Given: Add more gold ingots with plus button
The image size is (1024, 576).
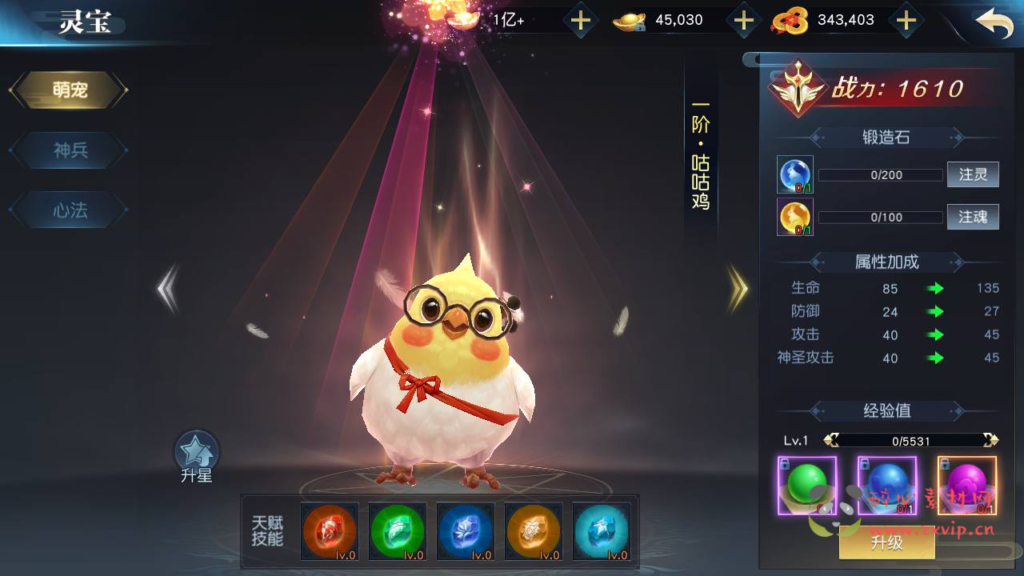Looking at the screenshot, I should [x=742, y=20].
